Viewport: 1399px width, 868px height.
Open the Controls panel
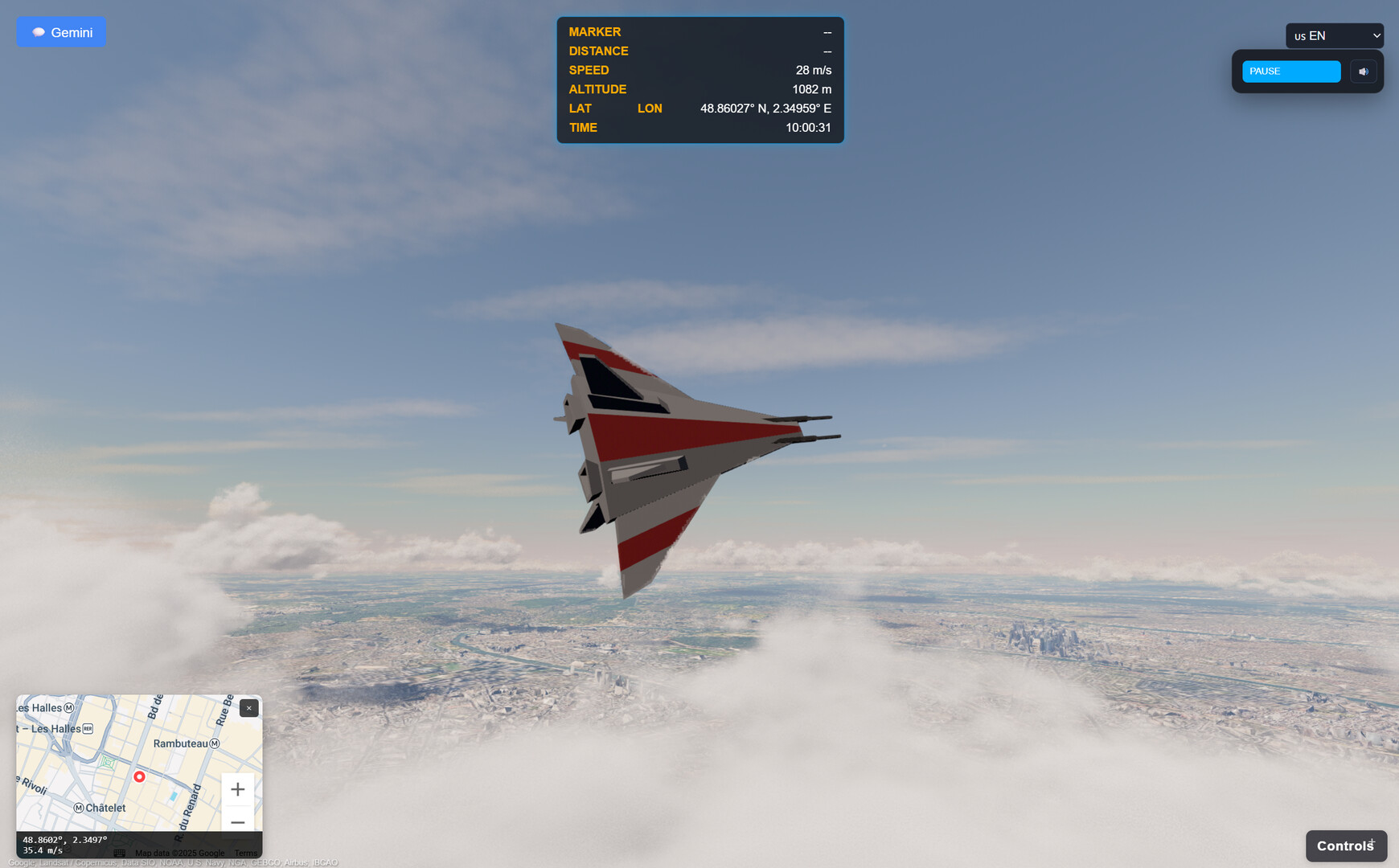[1345, 845]
